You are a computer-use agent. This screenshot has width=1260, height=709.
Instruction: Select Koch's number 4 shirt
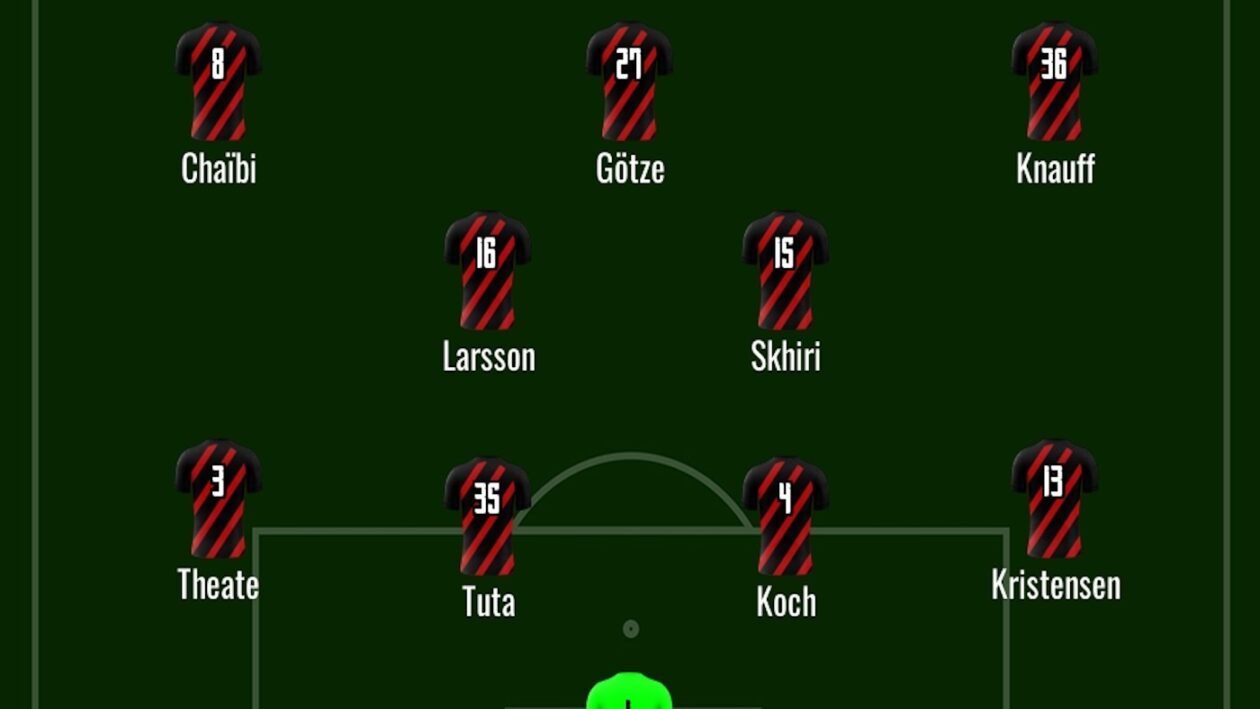[785, 516]
